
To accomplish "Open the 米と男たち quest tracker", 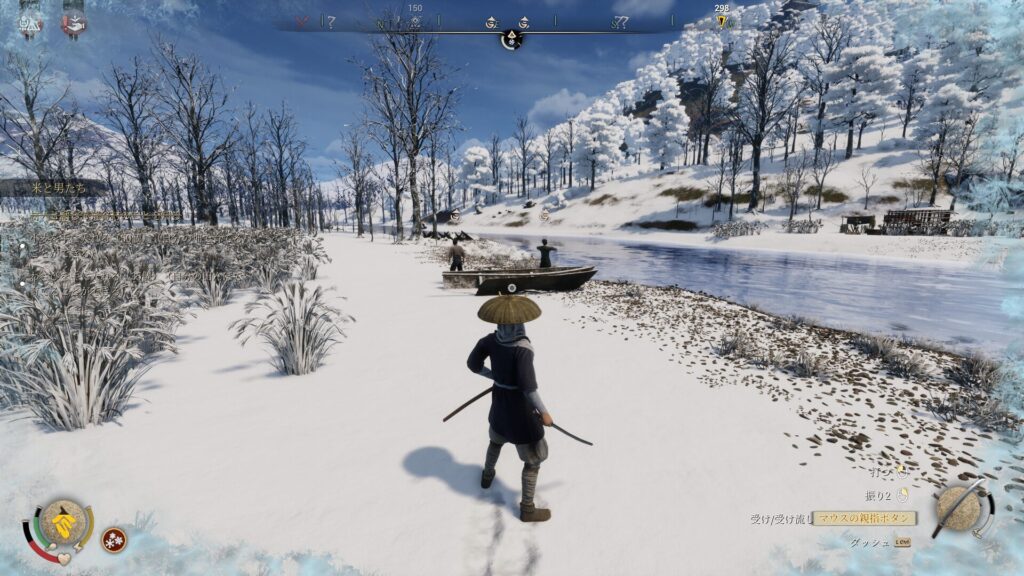I will 52,187.
